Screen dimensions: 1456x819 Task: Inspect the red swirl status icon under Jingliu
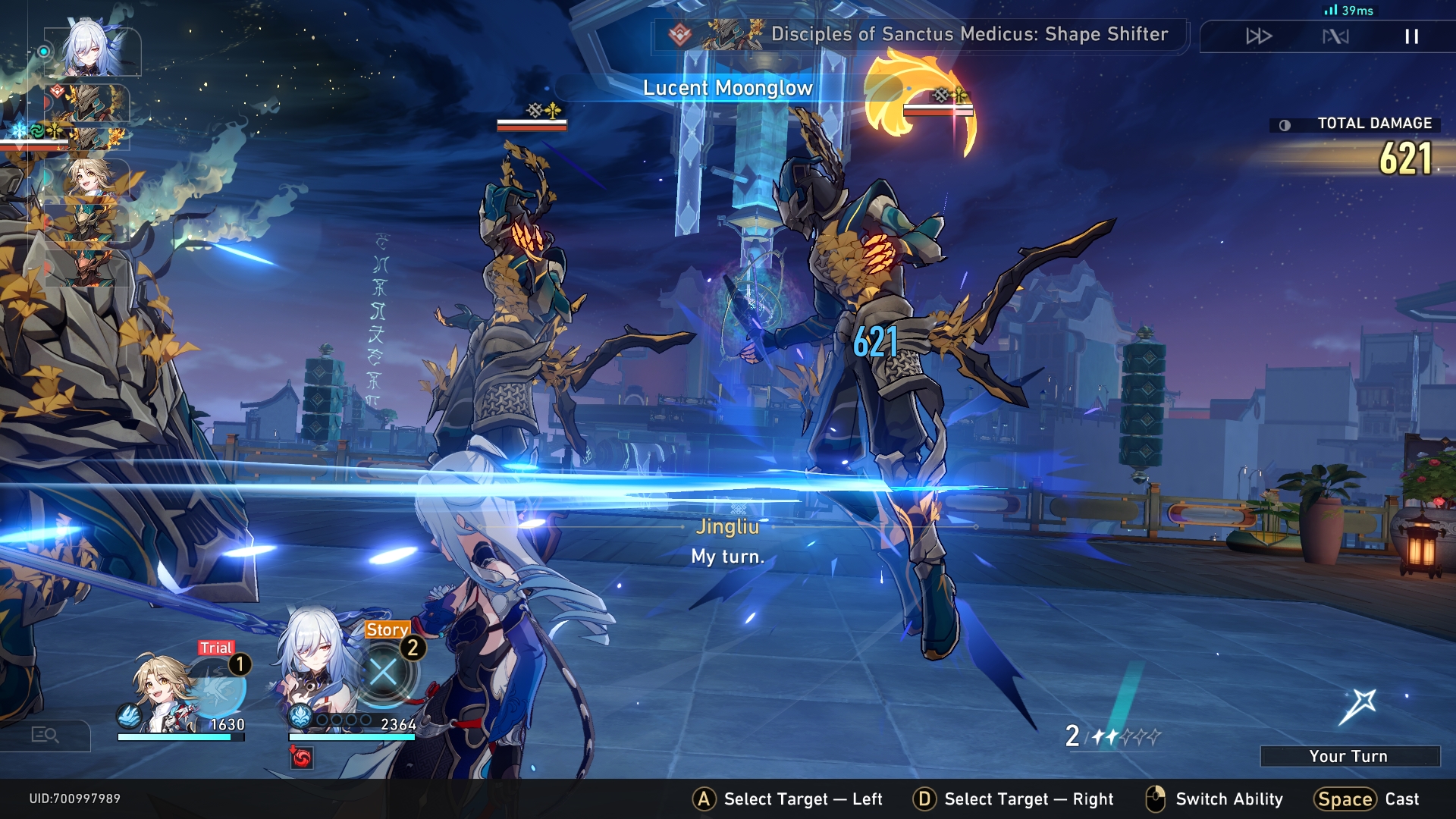coord(301,757)
